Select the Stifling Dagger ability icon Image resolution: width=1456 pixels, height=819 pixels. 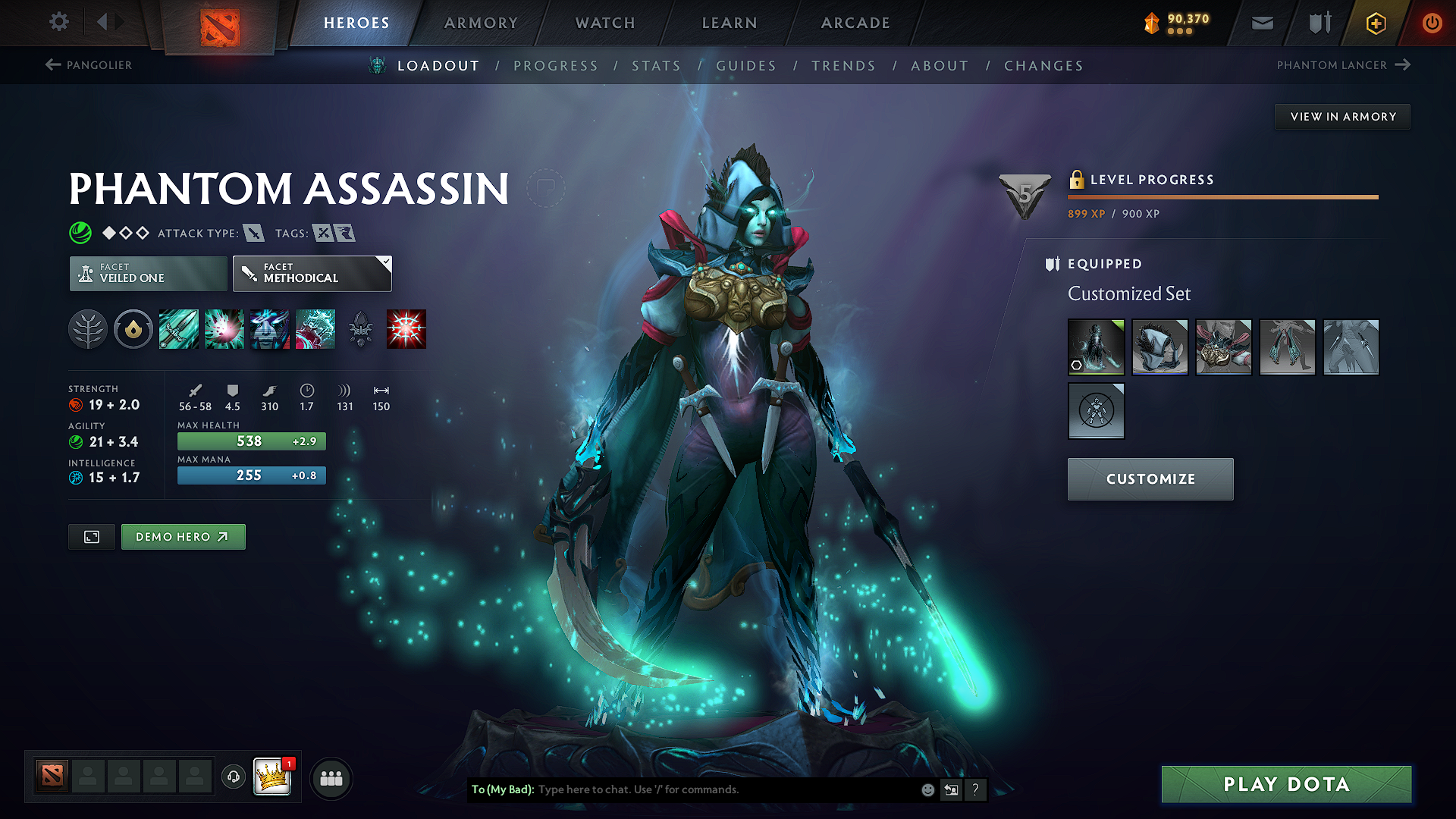pyautogui.click(x=178, y=329)
